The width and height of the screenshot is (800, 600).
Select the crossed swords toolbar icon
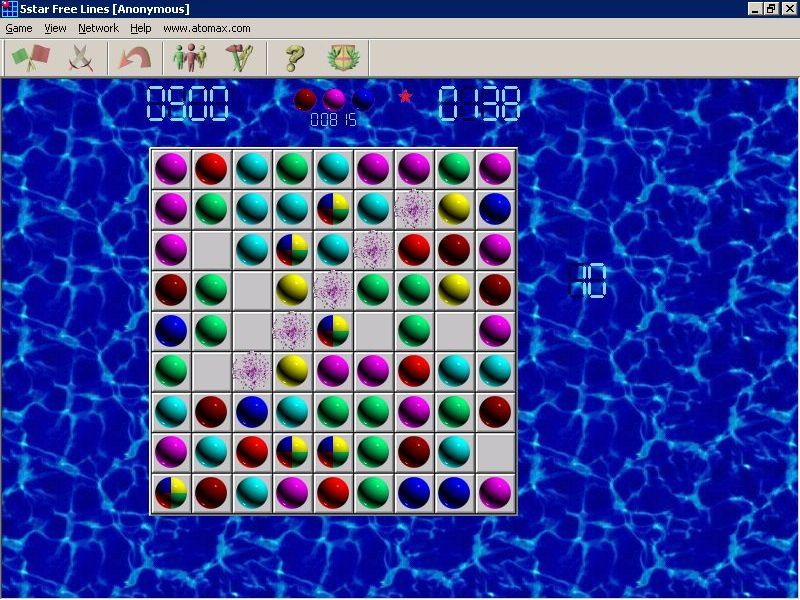point(81,58)
